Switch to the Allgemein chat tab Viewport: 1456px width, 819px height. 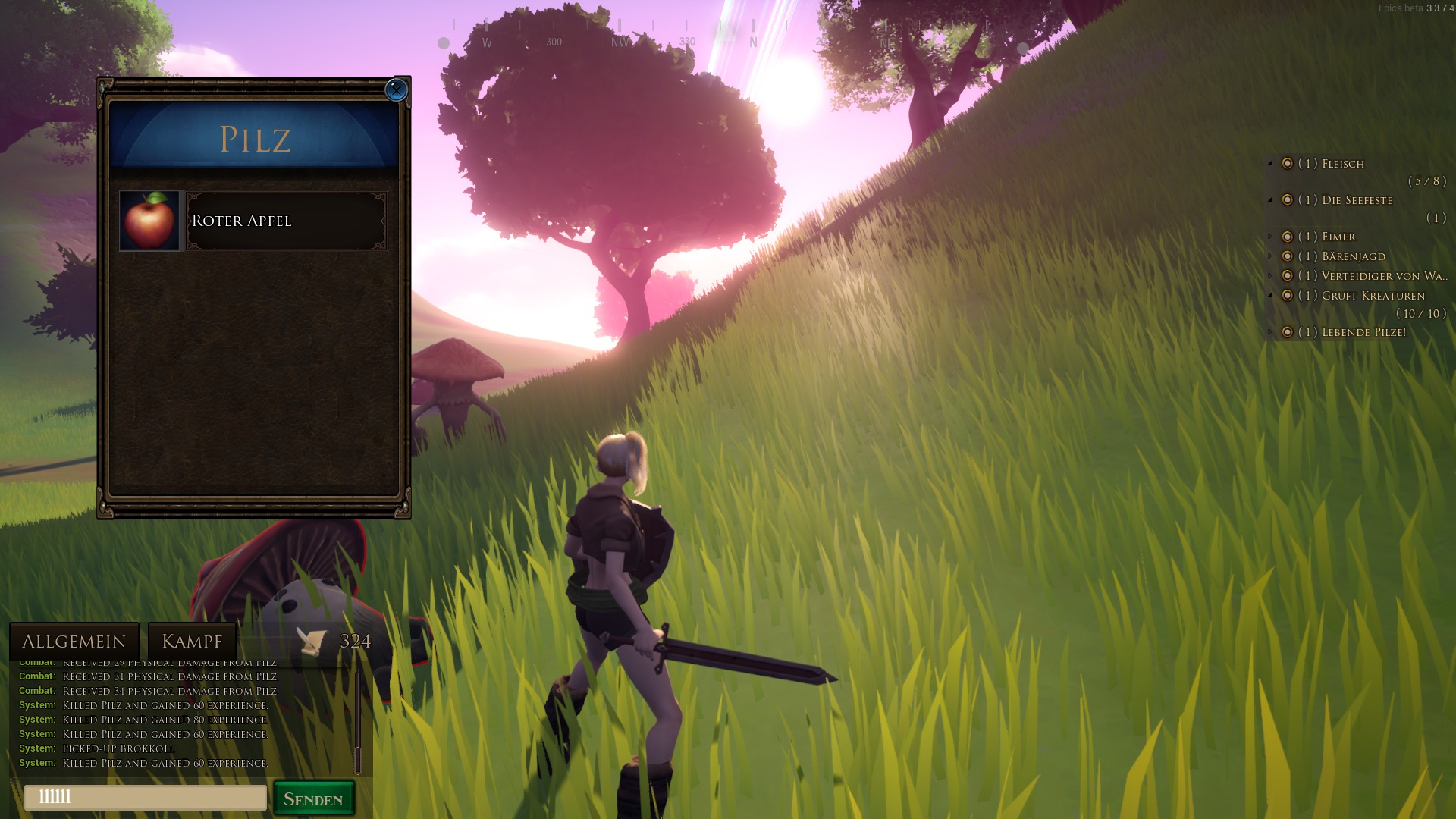[74, 642]
